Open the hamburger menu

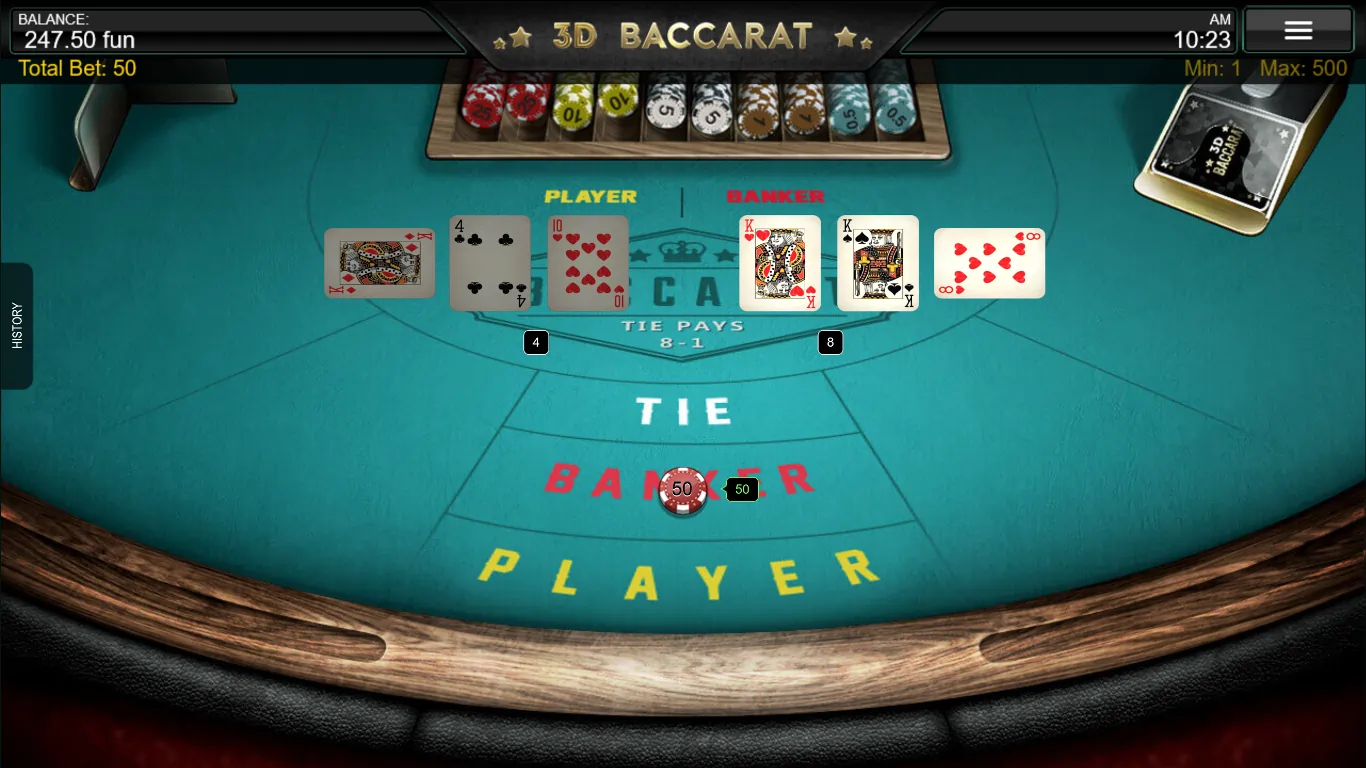pos(1298,29)
